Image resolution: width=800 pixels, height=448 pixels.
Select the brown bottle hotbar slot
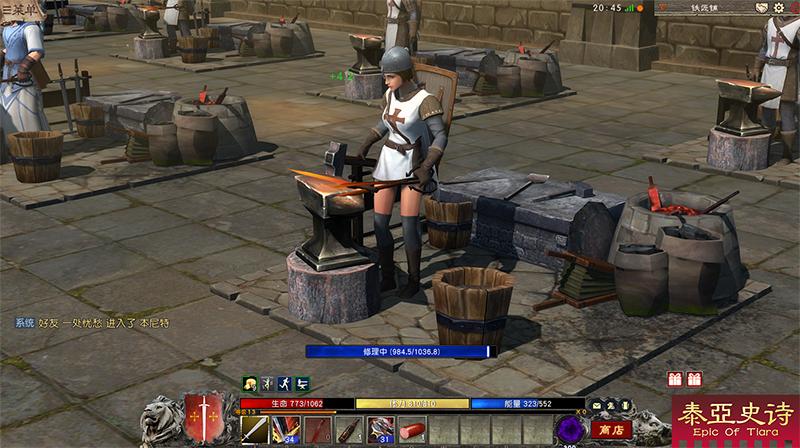(349, 430)
